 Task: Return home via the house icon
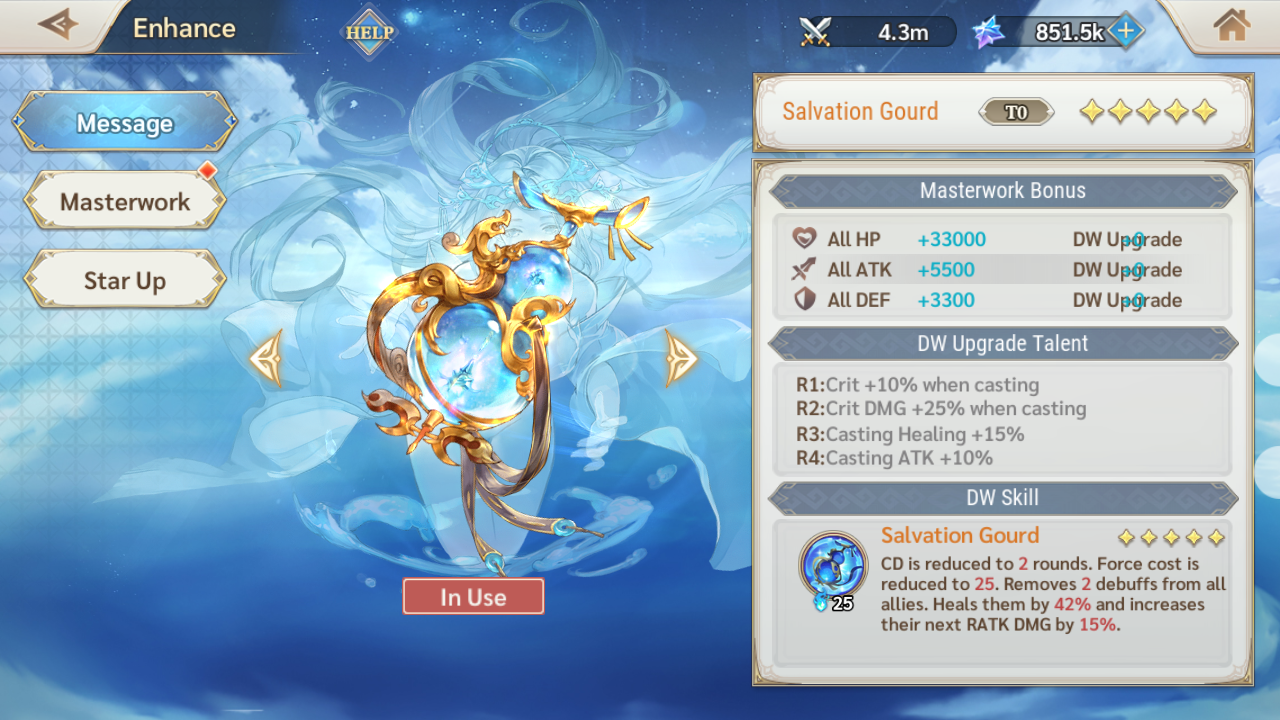pos(1232,25)
